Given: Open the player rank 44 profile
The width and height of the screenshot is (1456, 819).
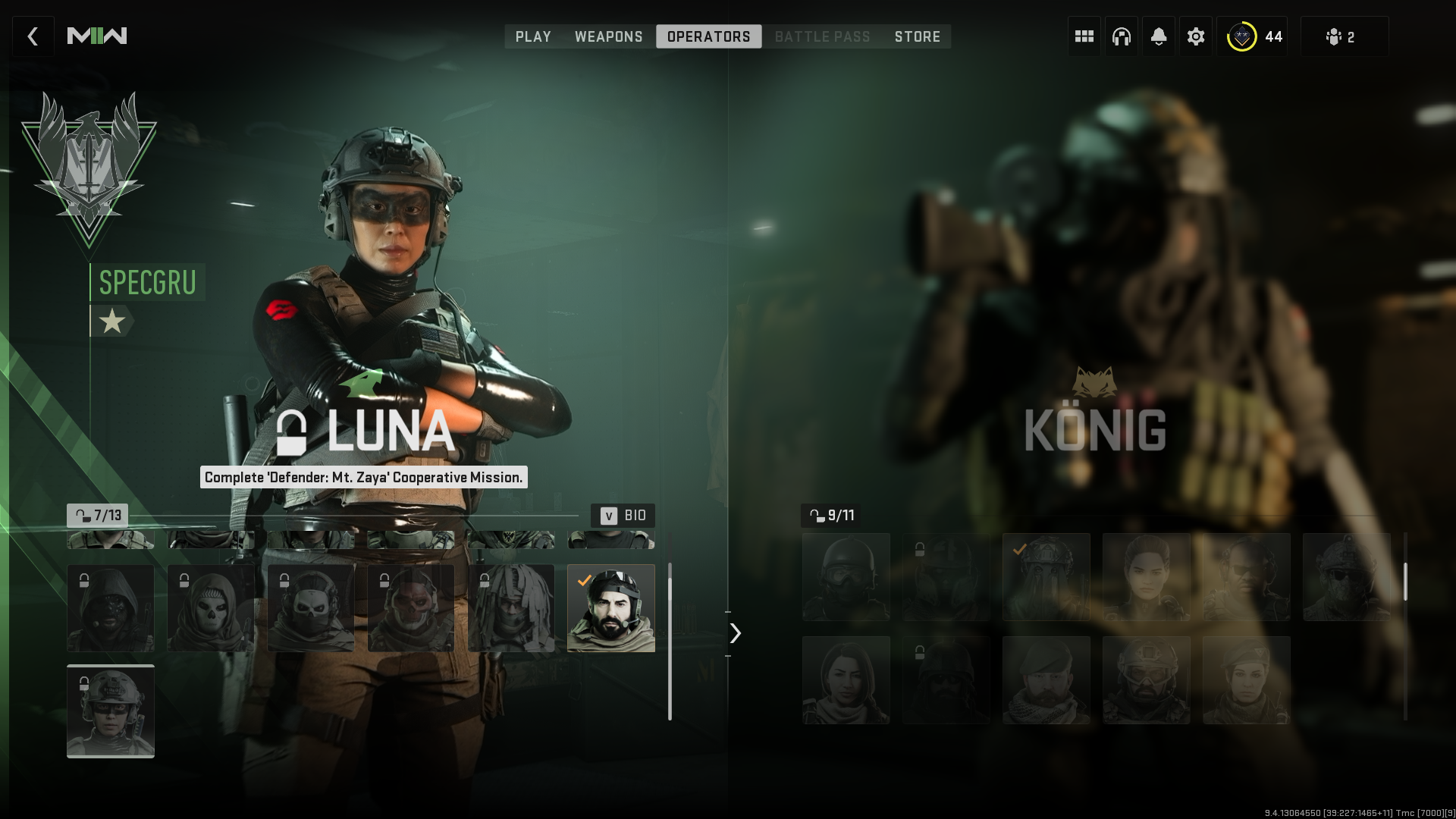Looking at the screenshot, I should pyautogui.click(x=1253, y=36).
